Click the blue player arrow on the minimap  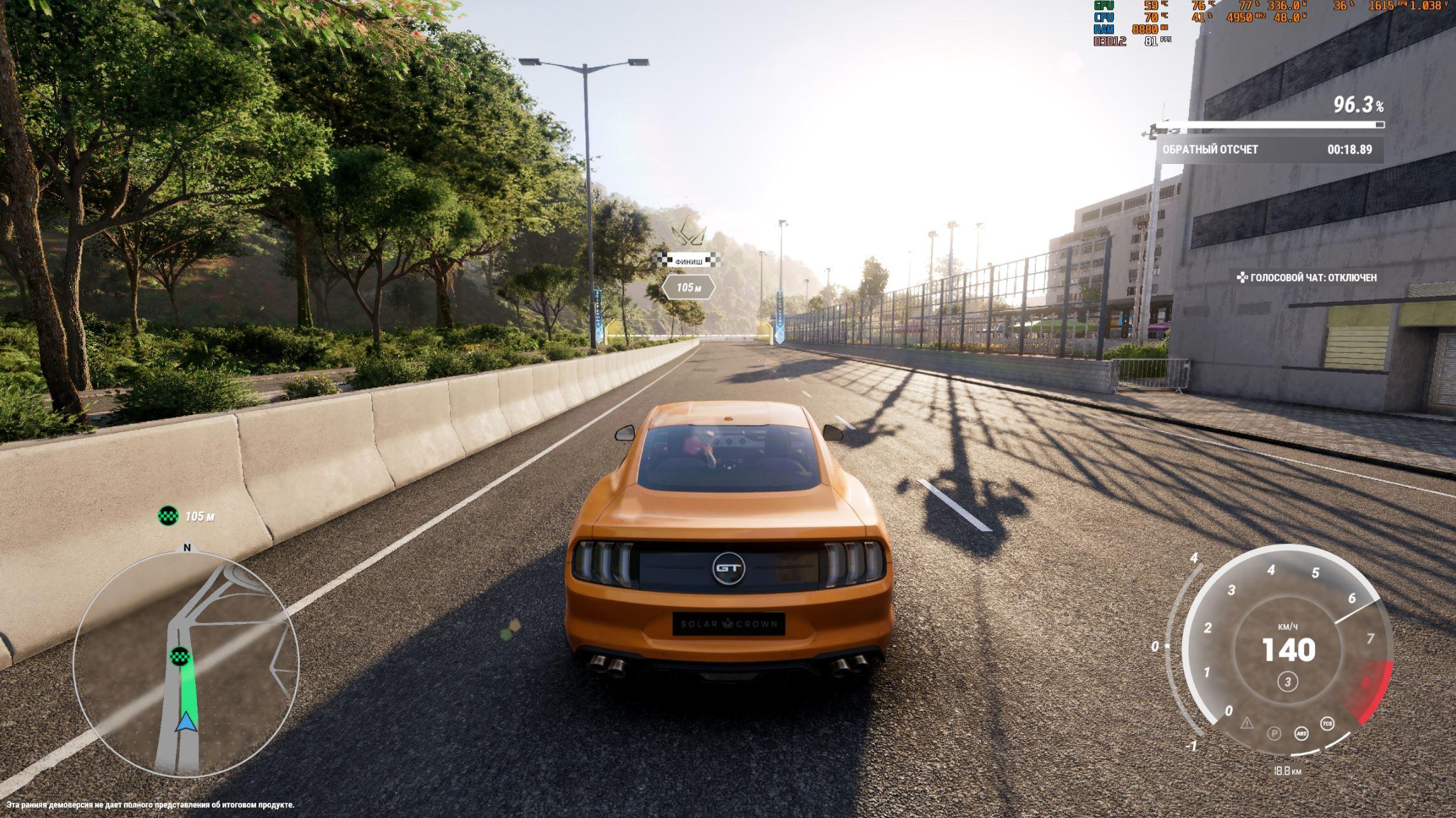[x=186, y=723]
